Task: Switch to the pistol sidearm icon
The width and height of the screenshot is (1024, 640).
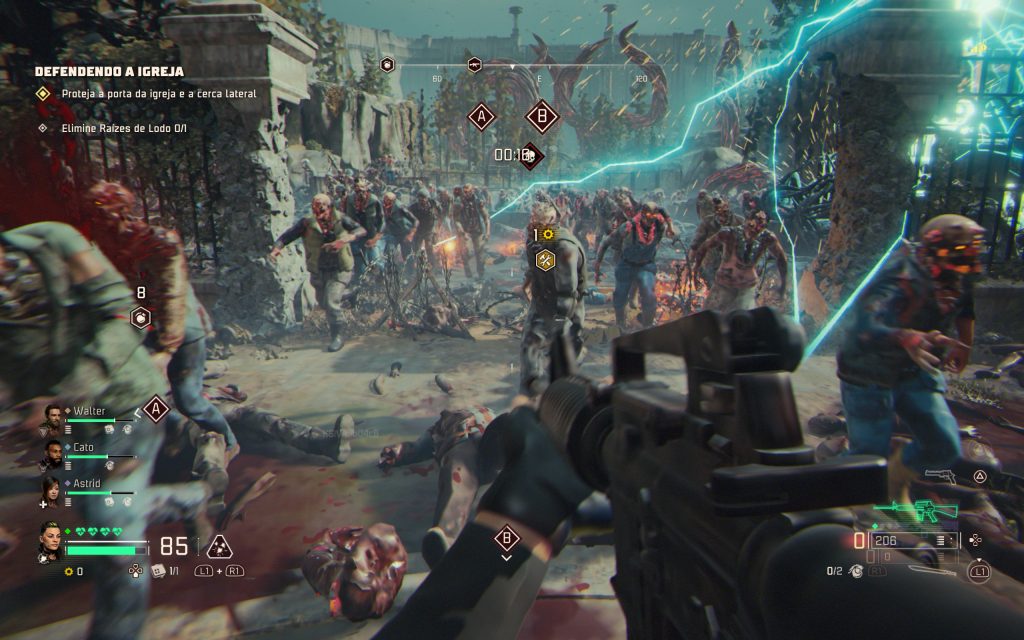Action: [x=940, y=477]
